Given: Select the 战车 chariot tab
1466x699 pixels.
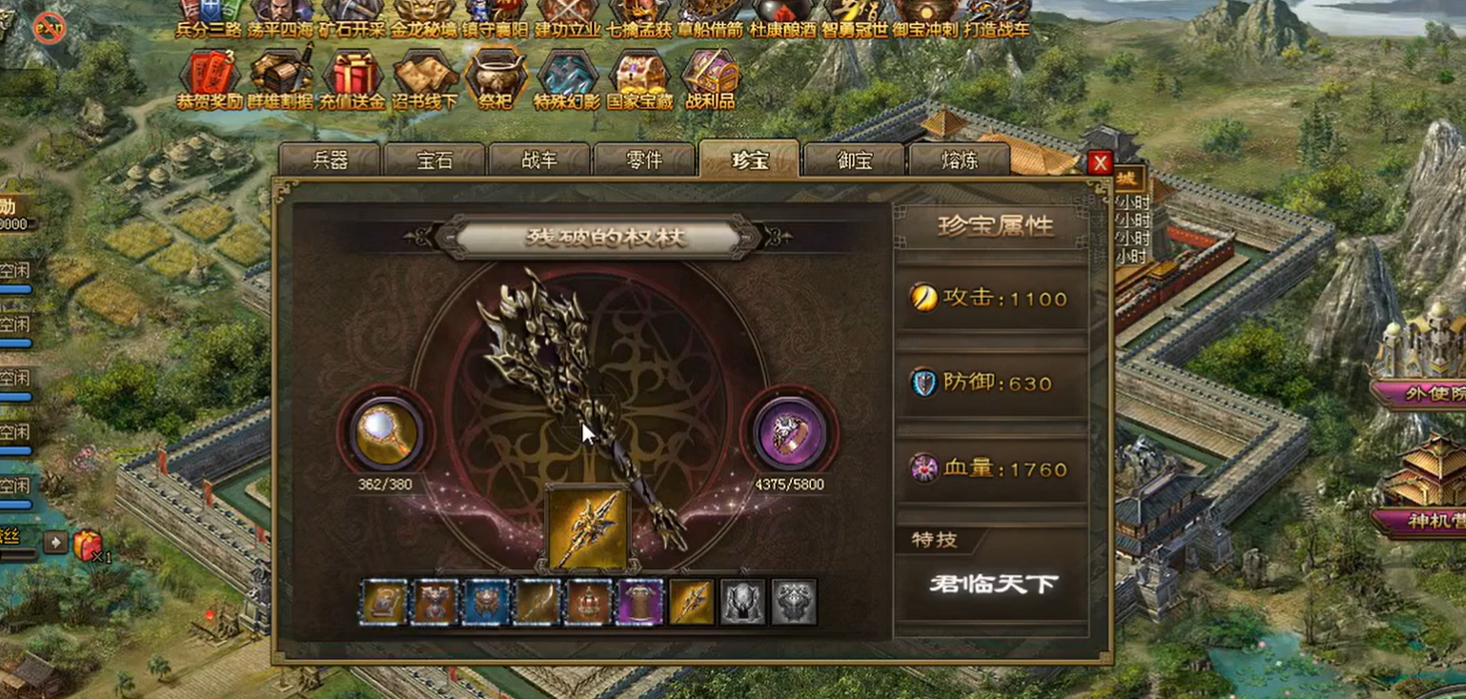Looking at the screenshot, I should 540,161.
